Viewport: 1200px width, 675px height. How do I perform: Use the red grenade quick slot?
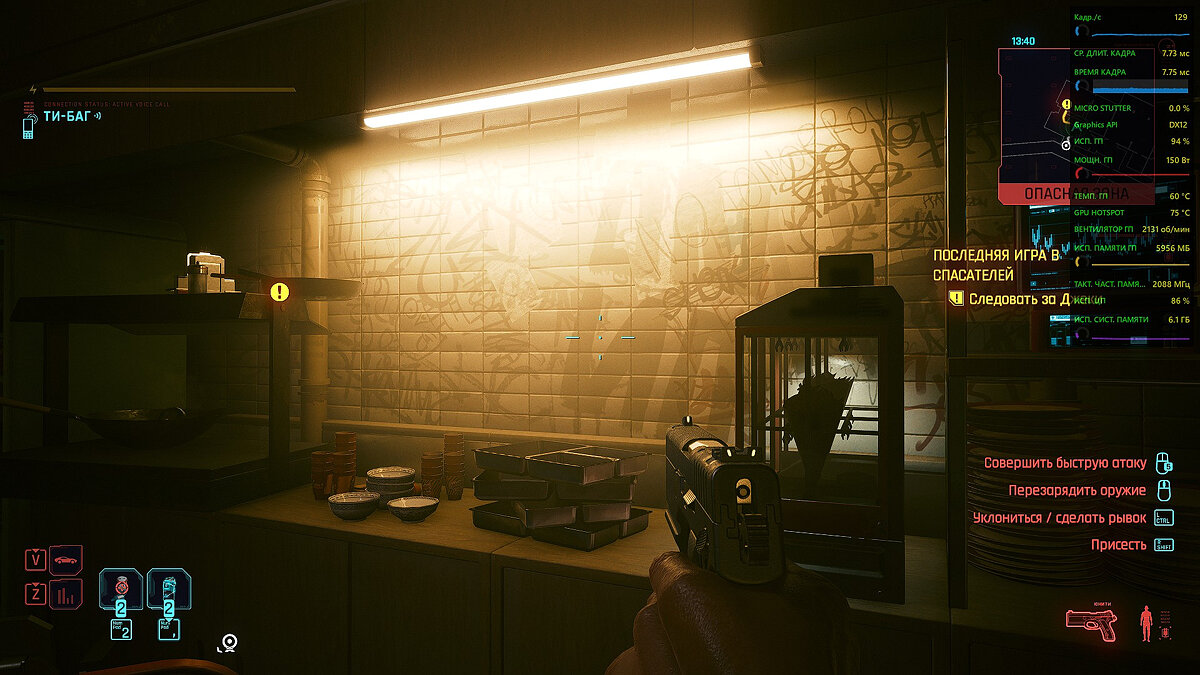[x=120, y=588]
